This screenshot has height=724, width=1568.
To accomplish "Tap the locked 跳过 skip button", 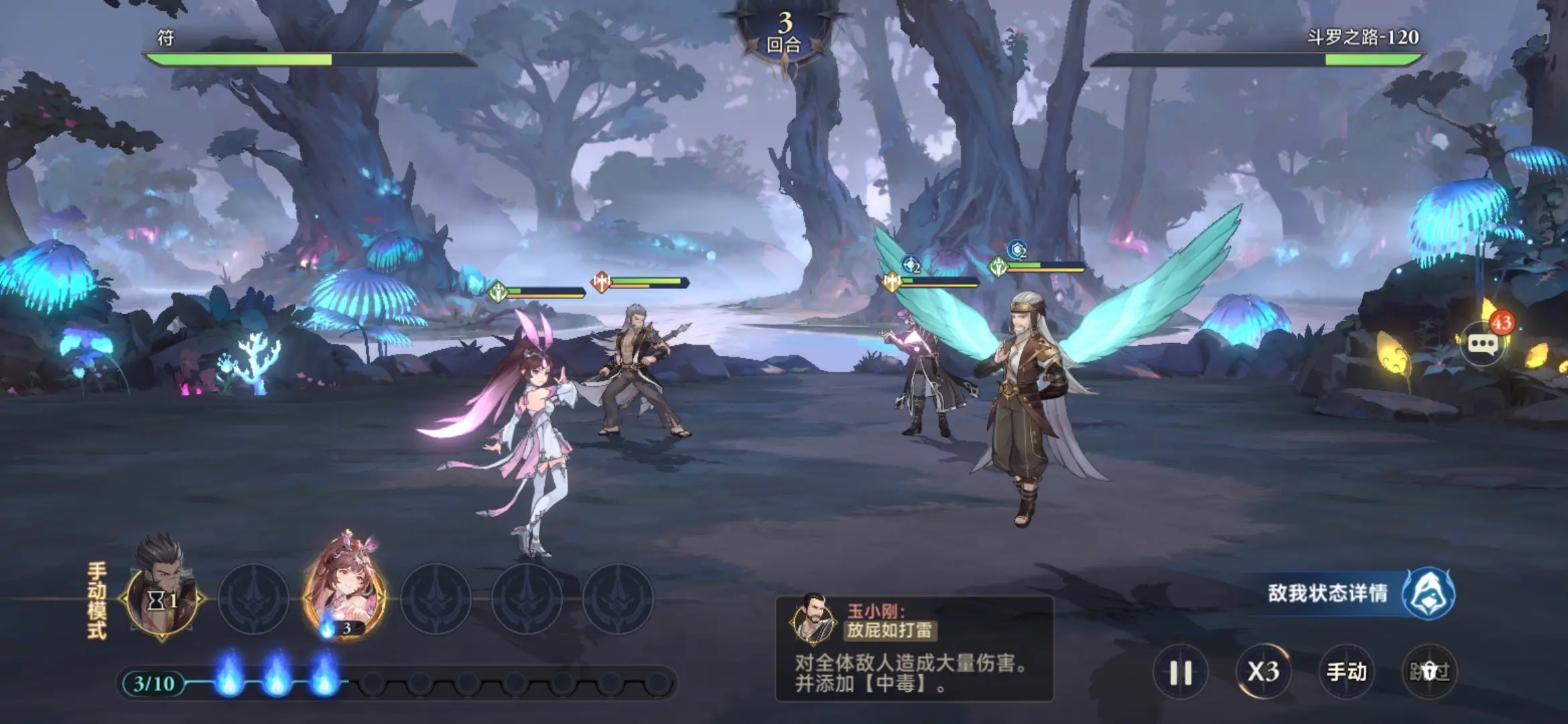I will 1429,672.
